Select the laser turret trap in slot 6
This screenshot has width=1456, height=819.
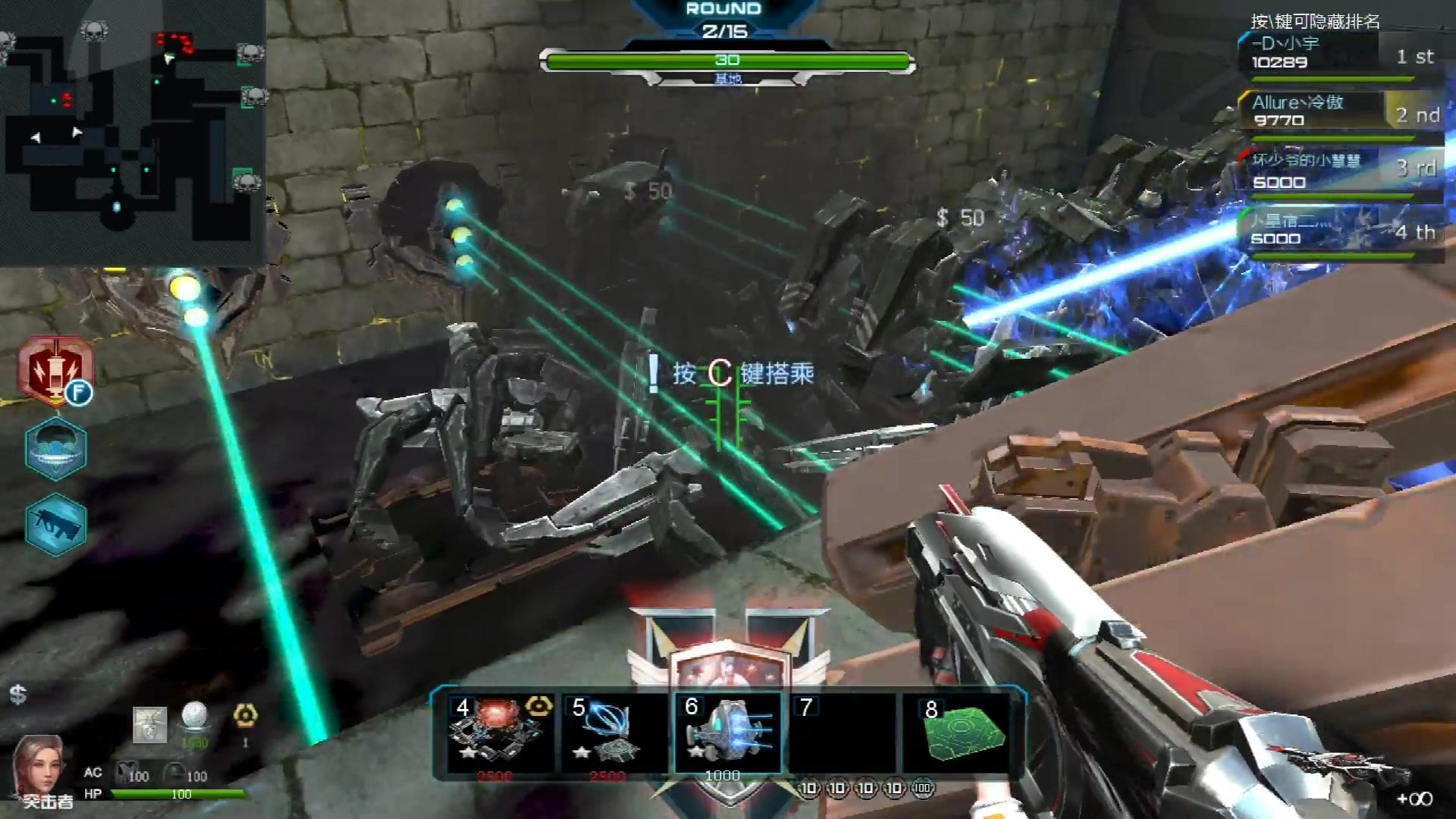point(727,733)
